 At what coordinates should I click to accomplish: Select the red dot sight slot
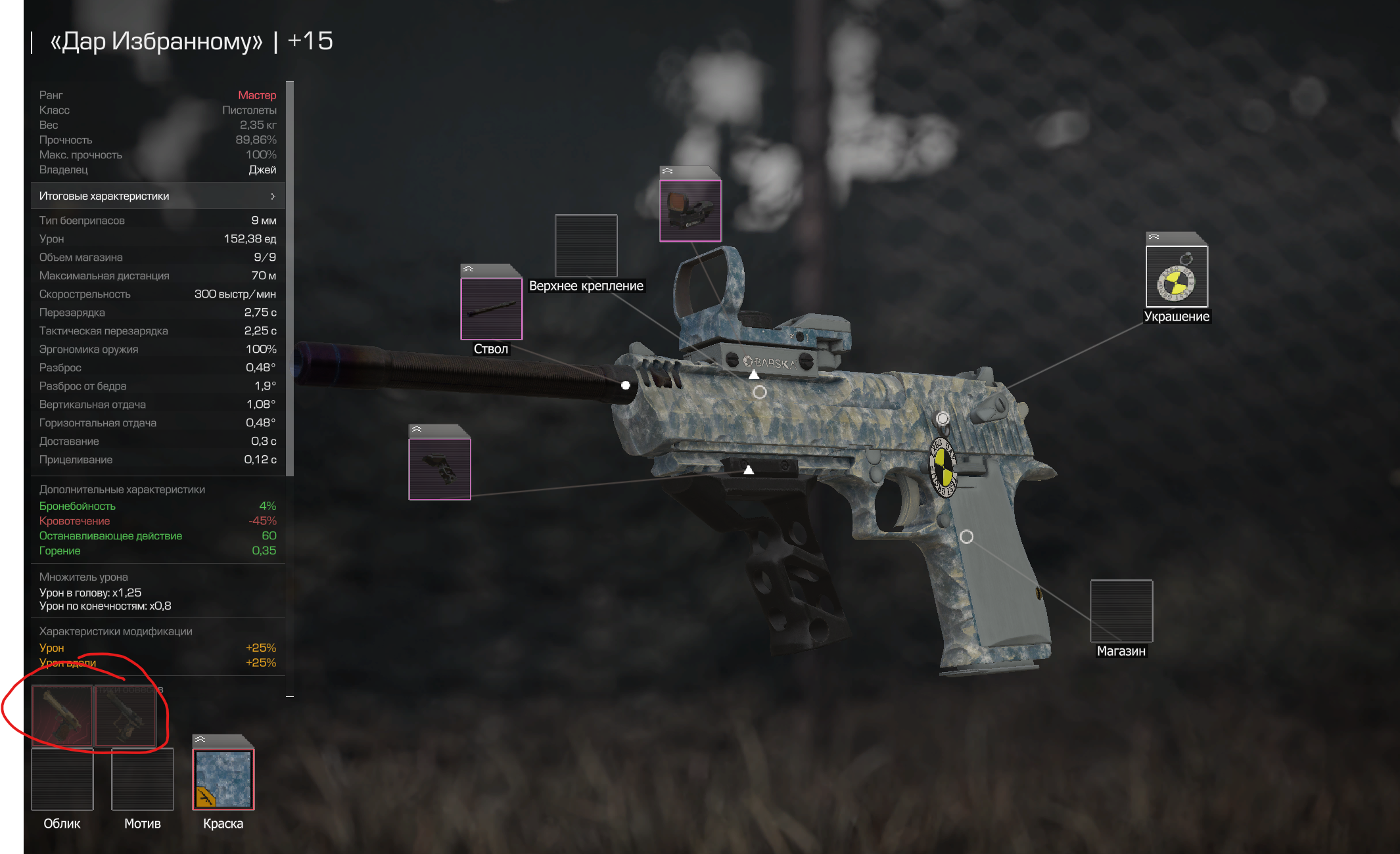pyautogui.click(x=690, y=211)
